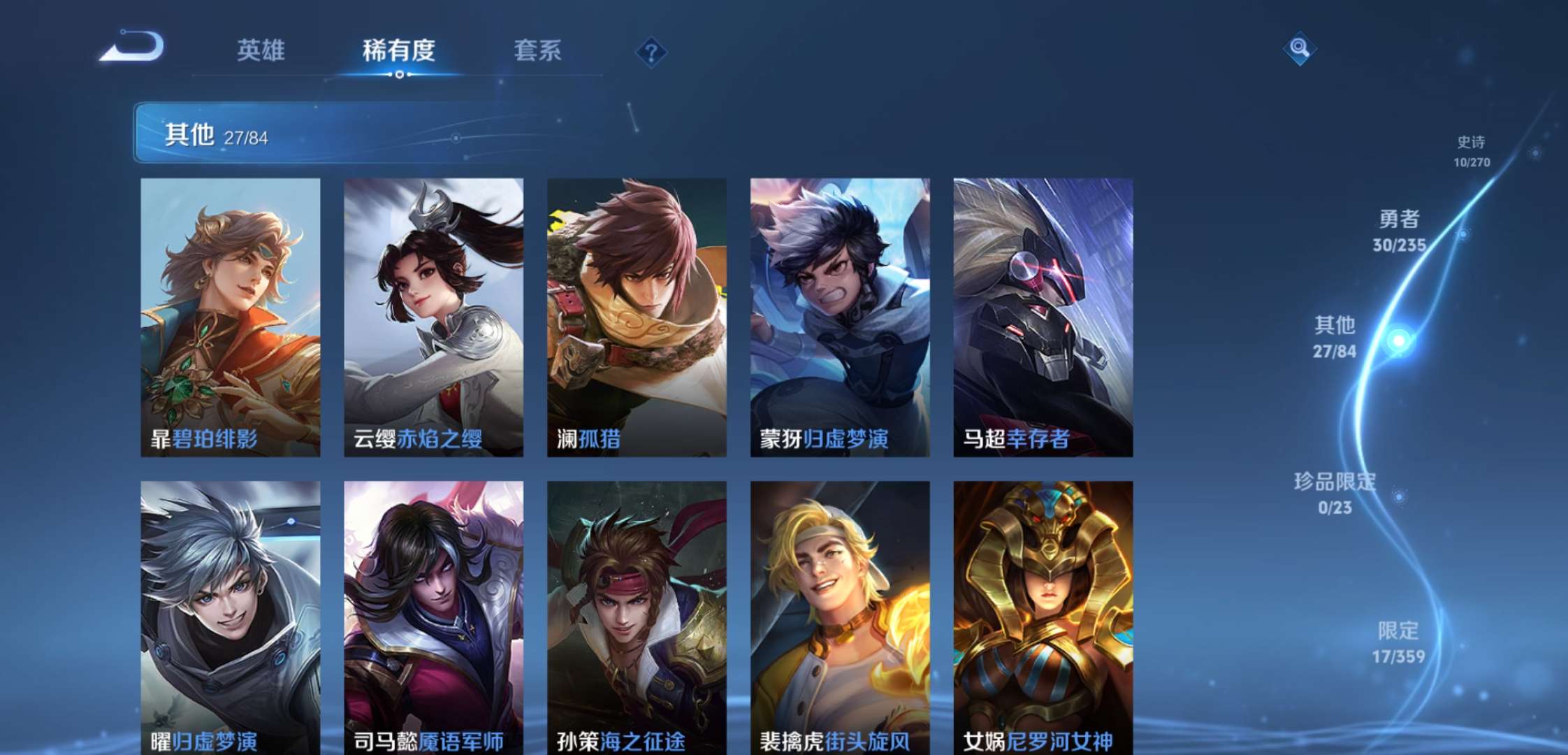Jump to the 限定 17/359 rarity section
This screenshot has height=755, width=1568.
(1398, 642)
